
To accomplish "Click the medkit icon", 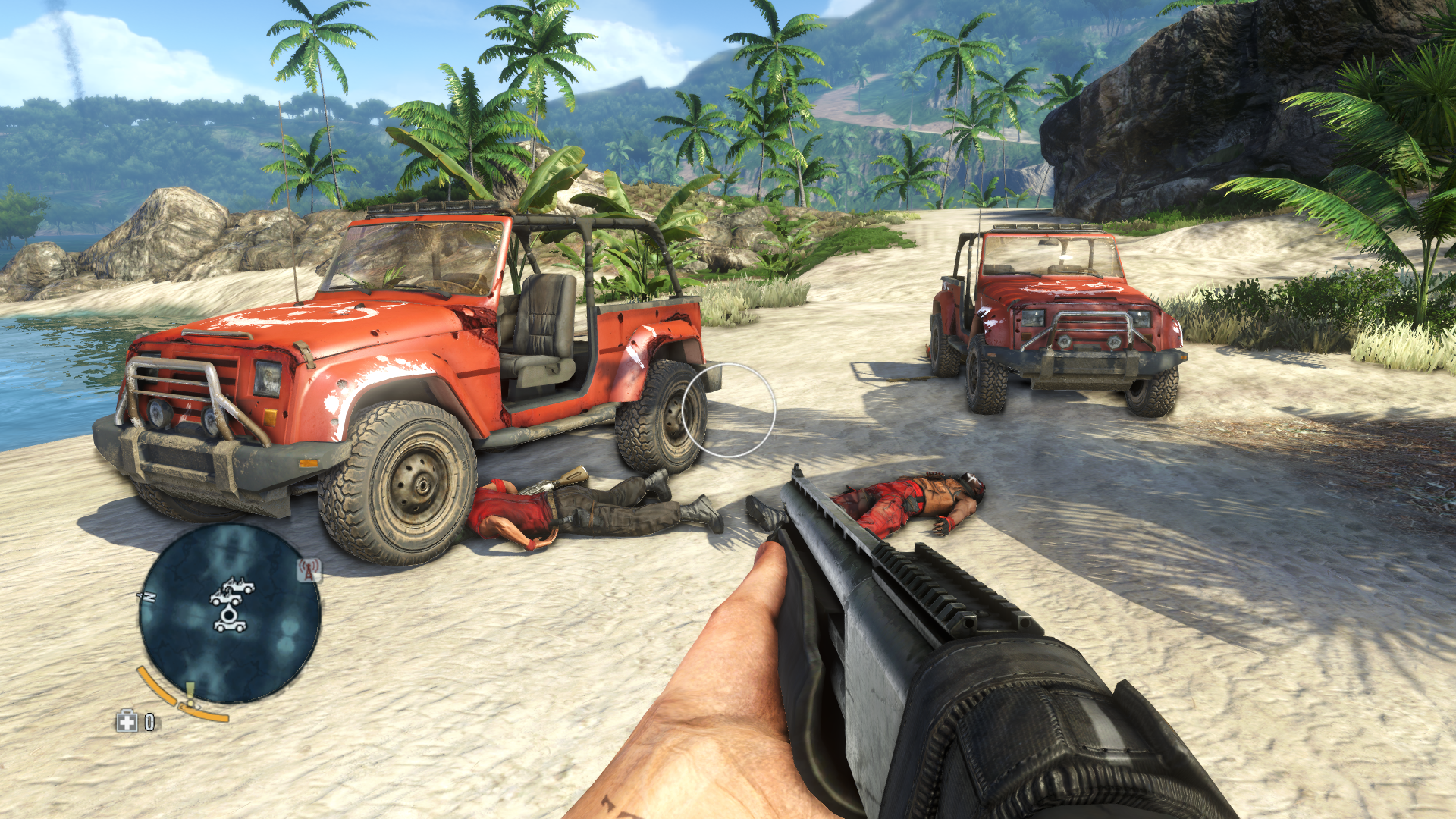I will pyautogui.click(x=127, y=721).
